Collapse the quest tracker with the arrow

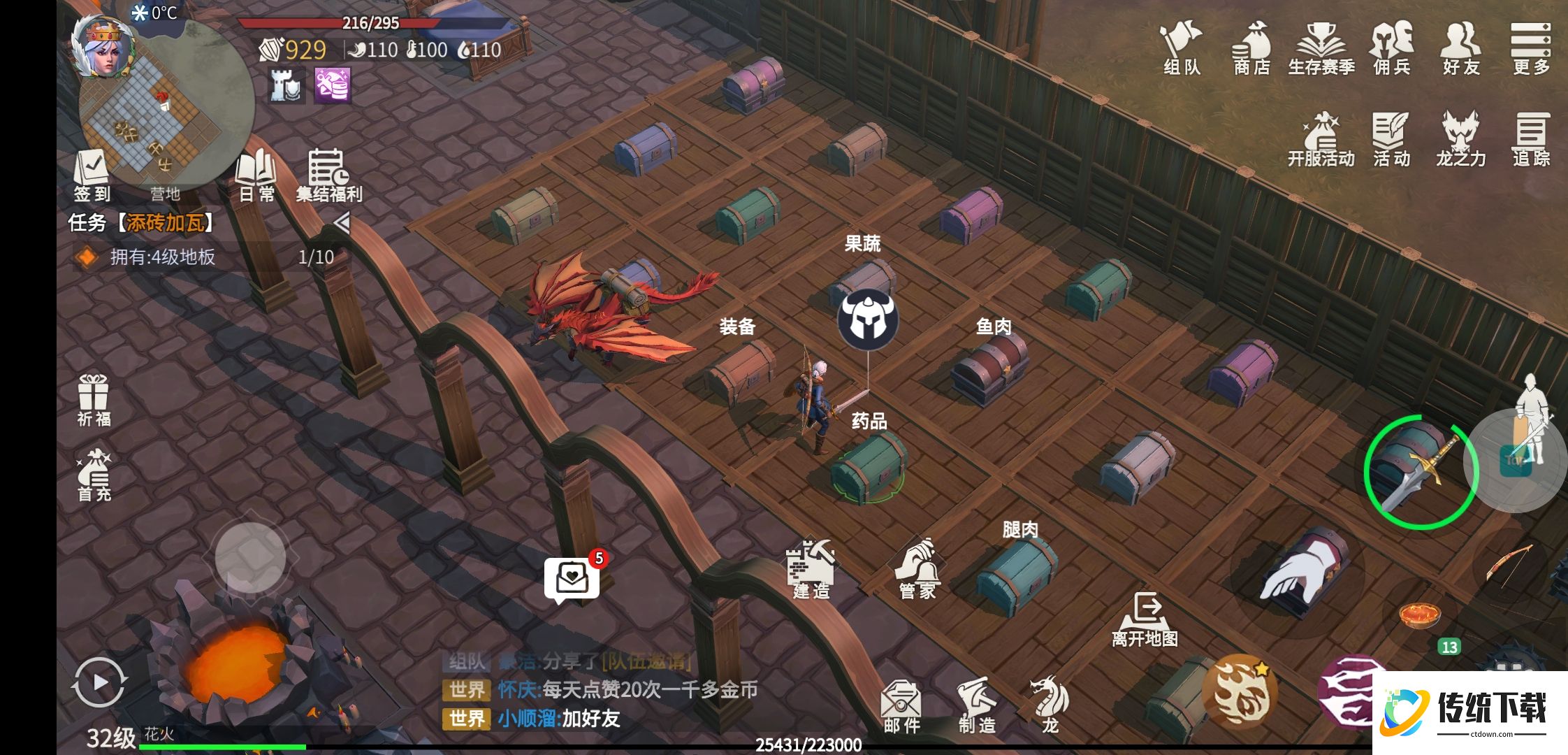pos(341,223)
